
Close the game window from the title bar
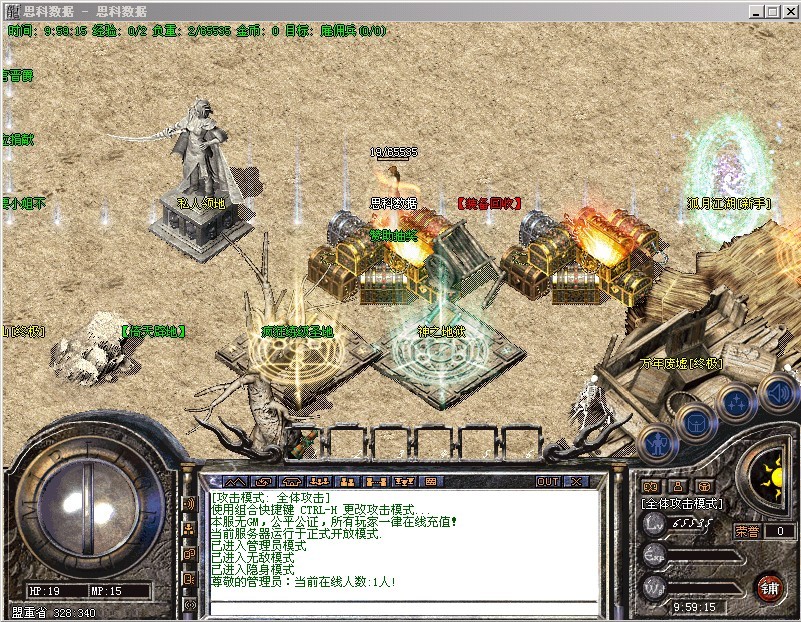pos(788,12)
